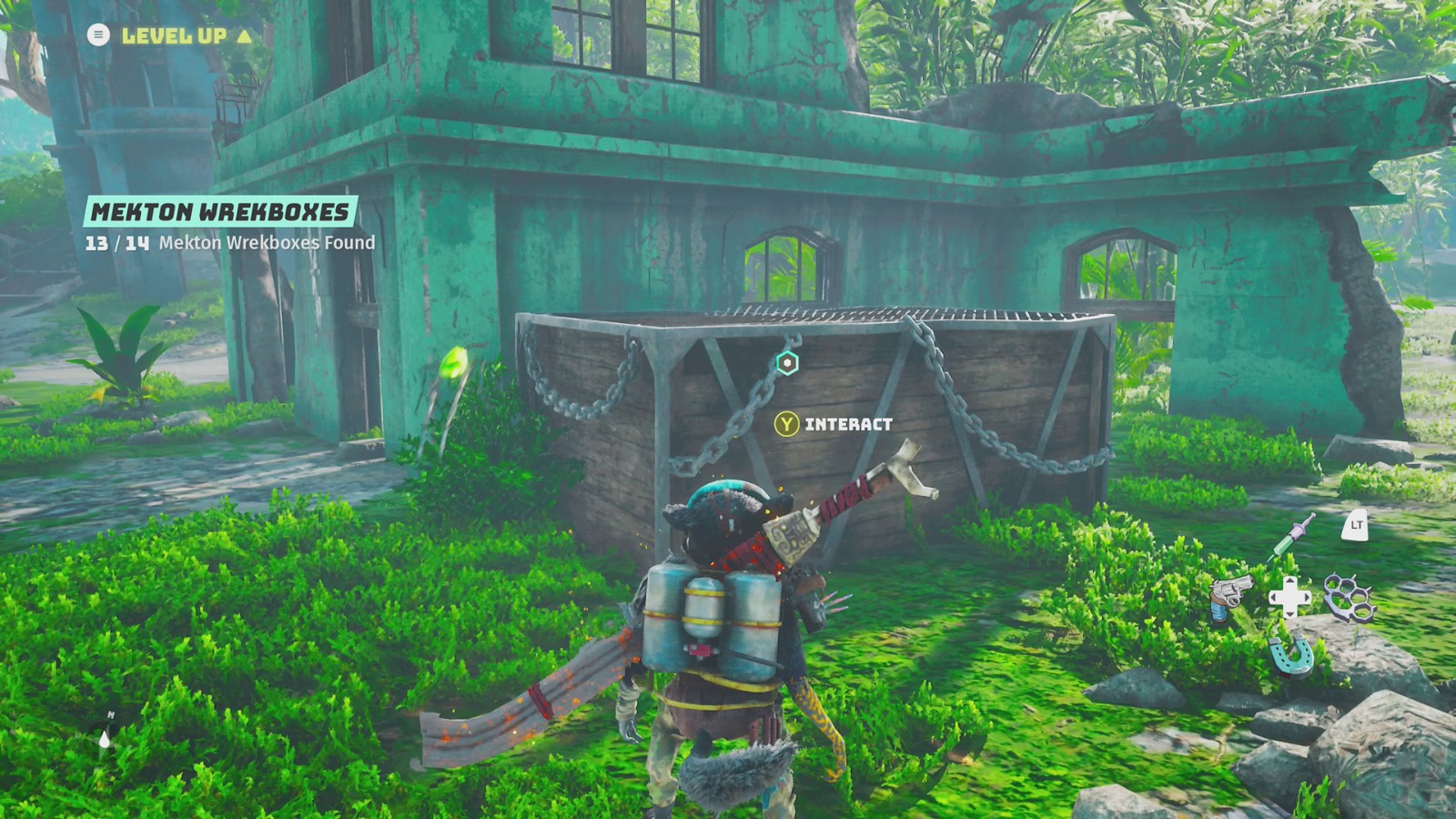Select the Mekton Wrekboxes banner
The width and height of the screenshot is (1456, 819).
[x=218, y=210]
